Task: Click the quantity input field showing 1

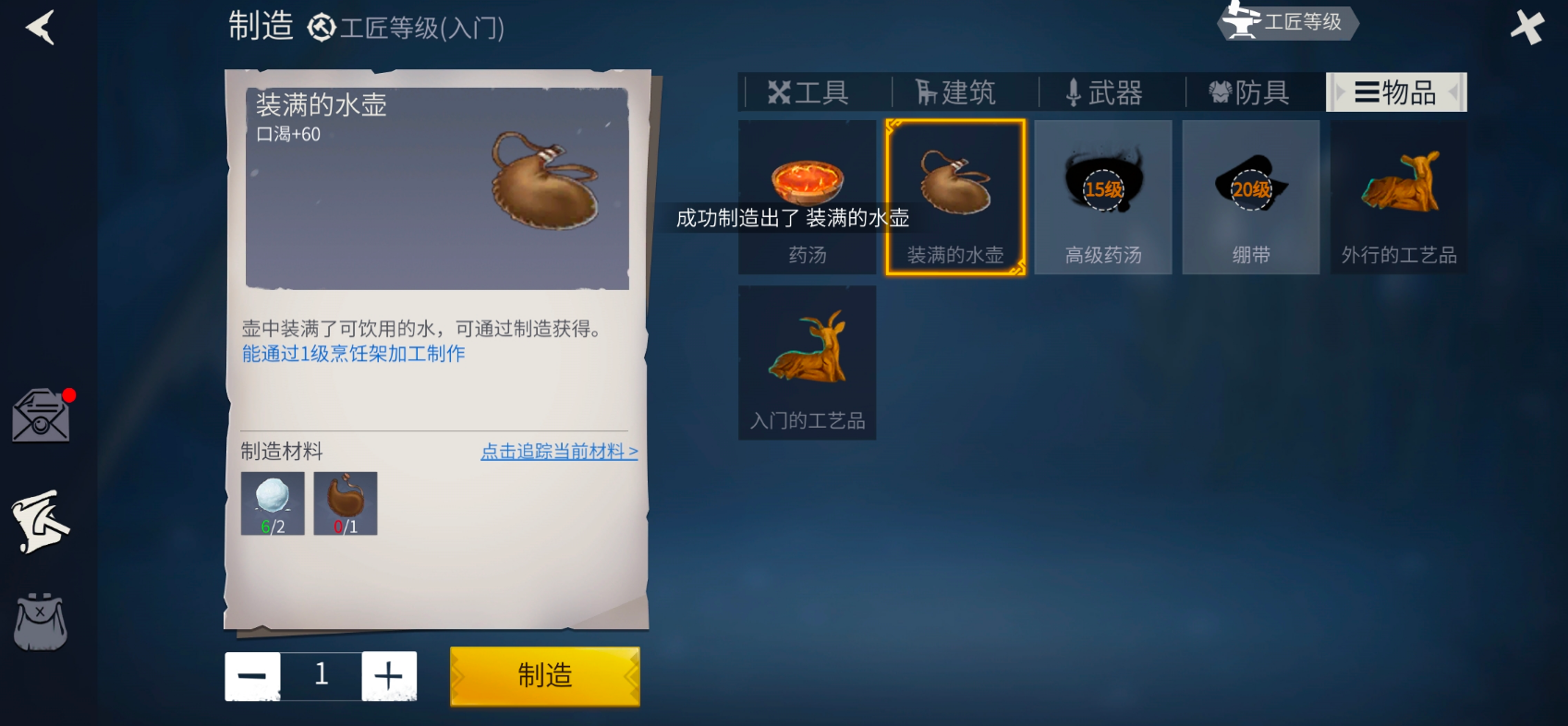Action: point(321,675)
